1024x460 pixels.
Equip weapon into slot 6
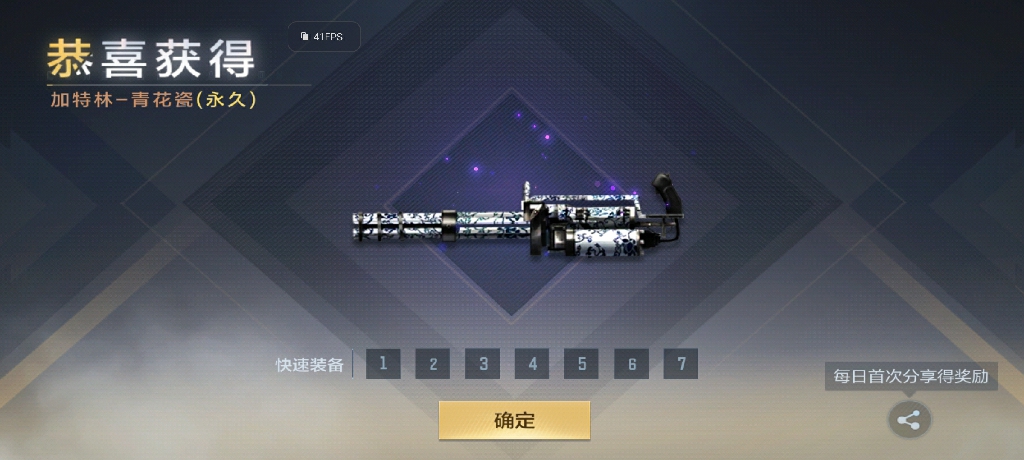[631, 364]
